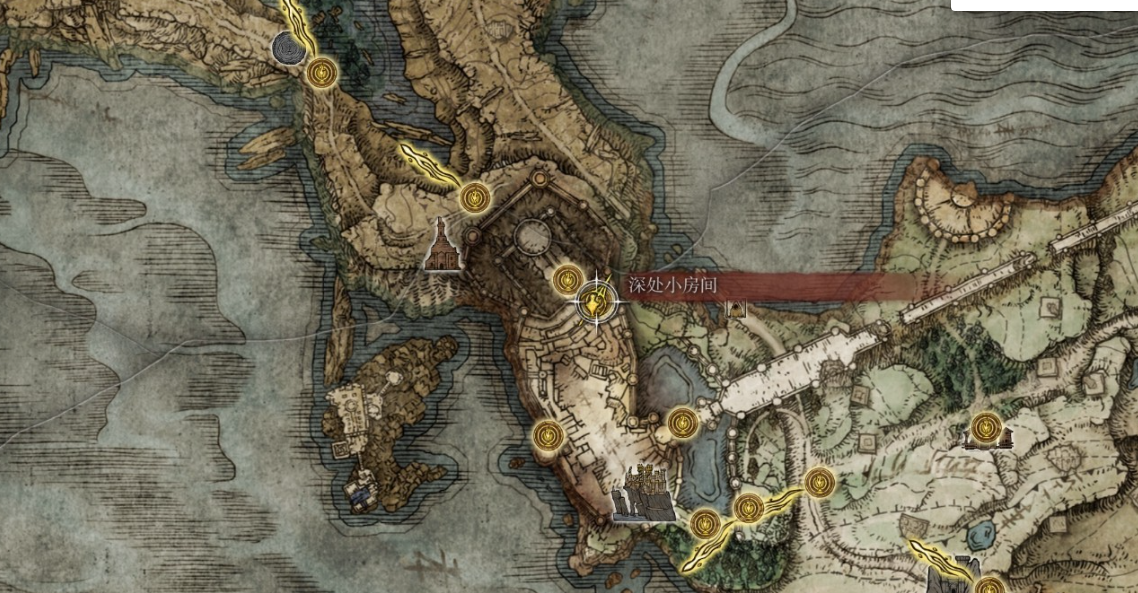Pick the grace marker at the long bridge's end
The width and height of the screenshot is (1138, 593).
click(682, 422)
